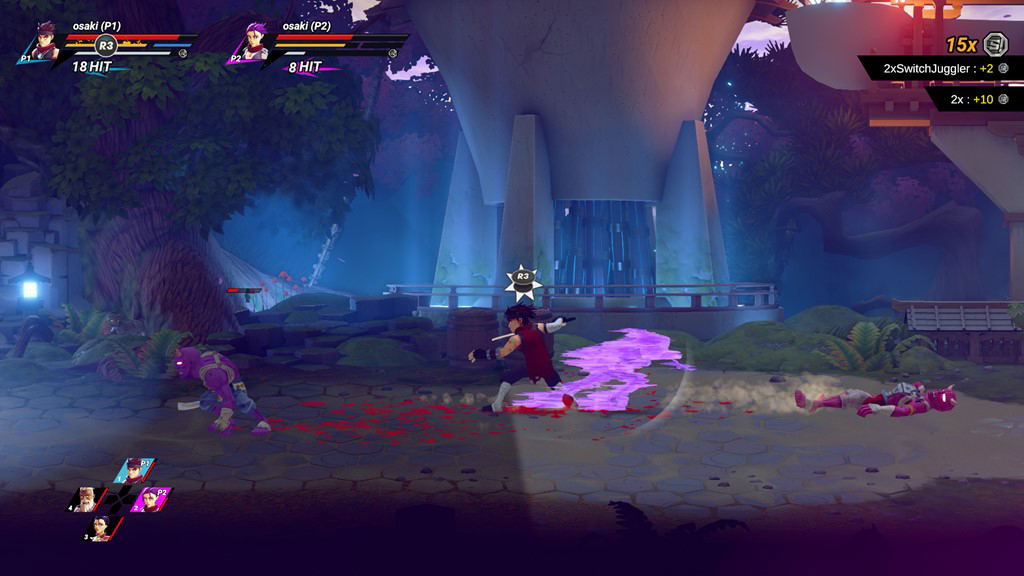Pick the magenta P2 tile in the character switcher
The image size is (1024, 576).
click(152, 498)
